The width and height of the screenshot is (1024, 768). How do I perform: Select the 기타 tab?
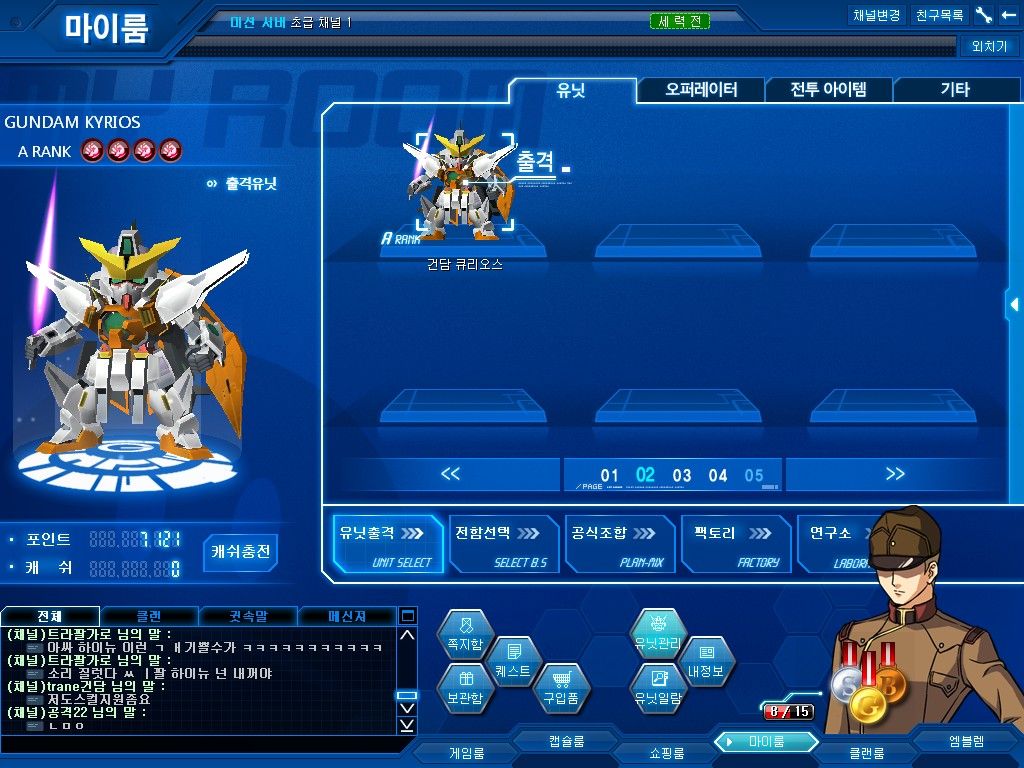(x=955, y=90)
